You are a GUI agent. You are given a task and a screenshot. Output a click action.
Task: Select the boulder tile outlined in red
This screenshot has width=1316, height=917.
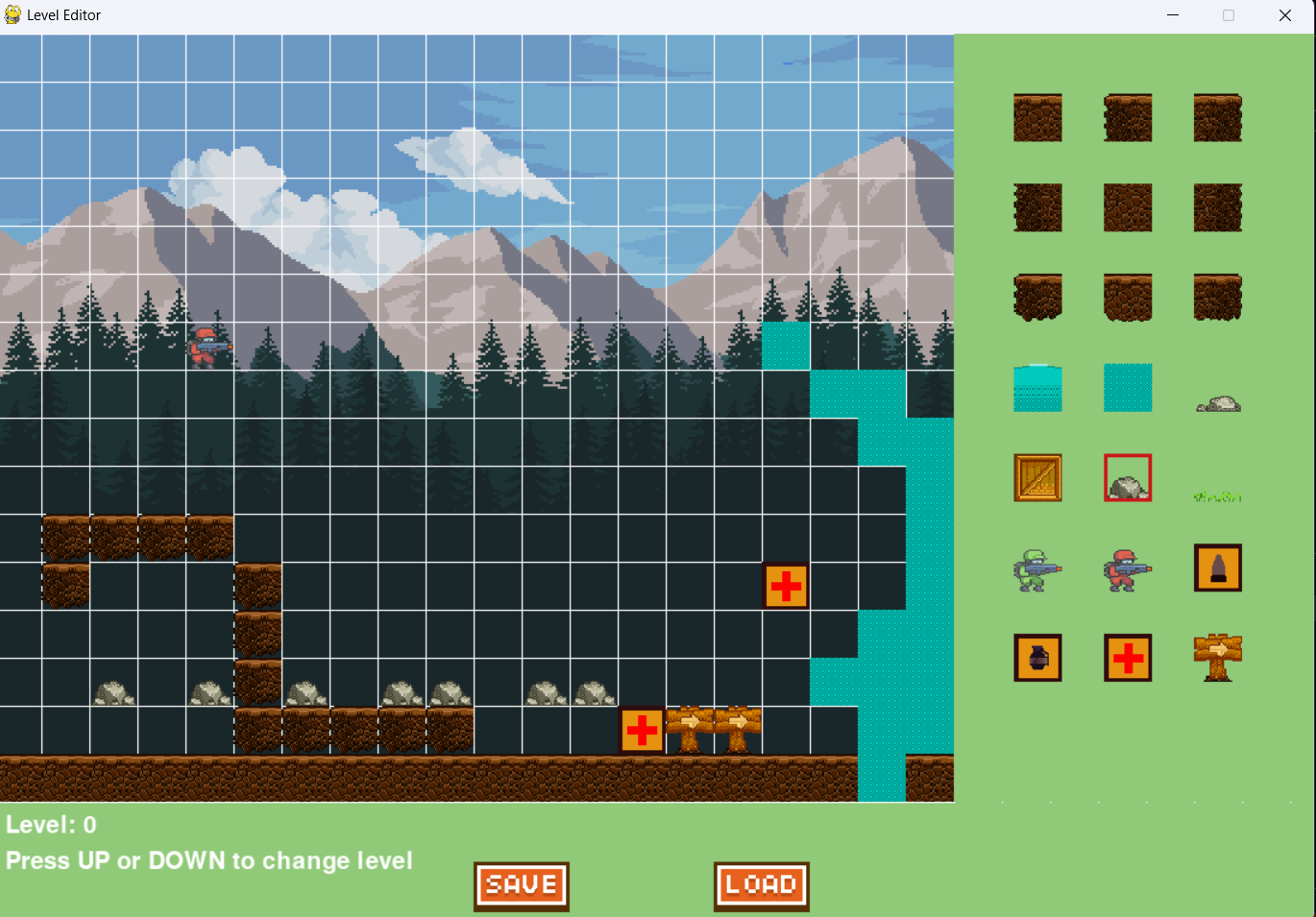(x=1128, y=477)
